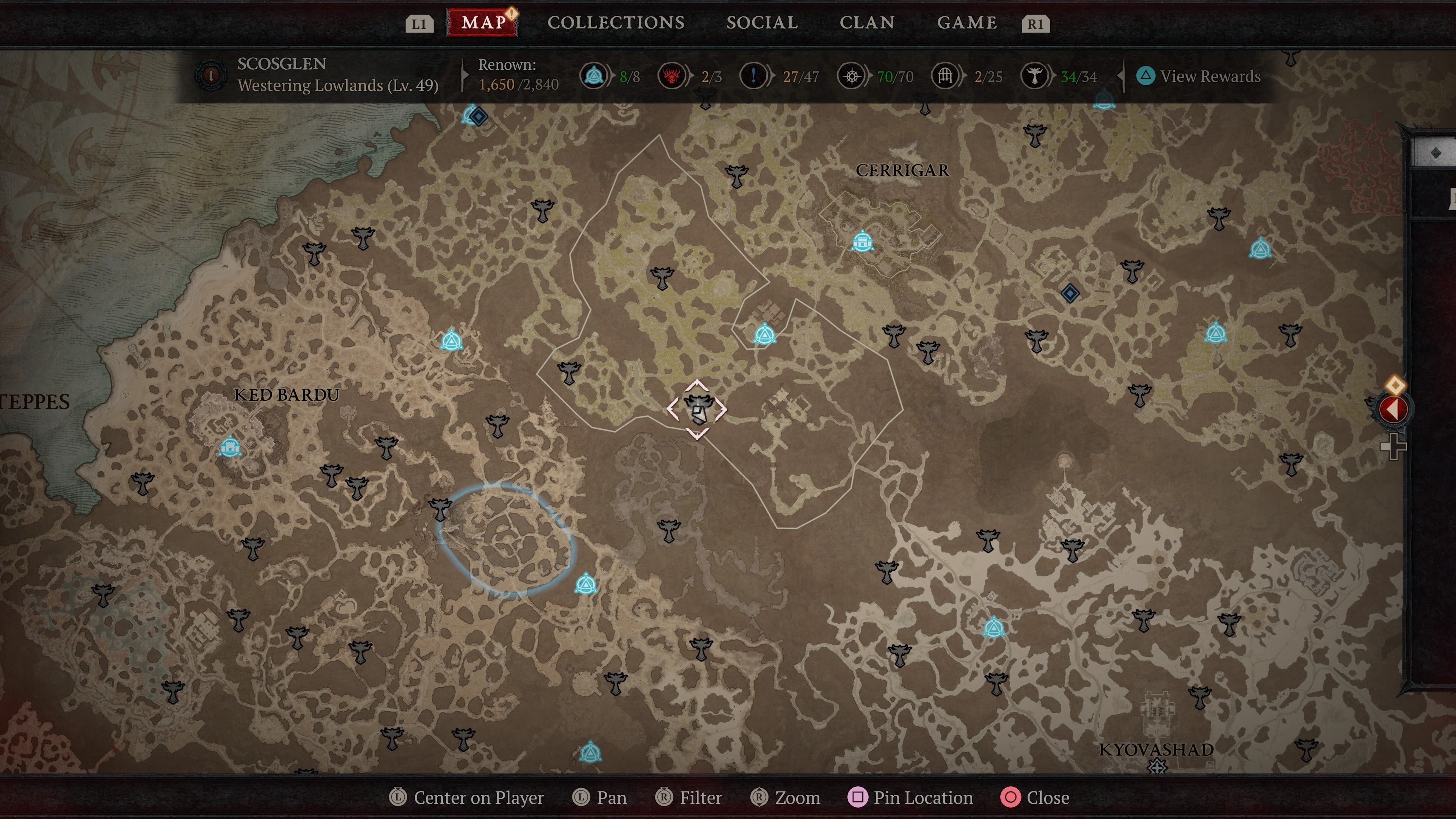
Task: Switch to the COLLECTIONS tab
Action: [x=616, y=23]
